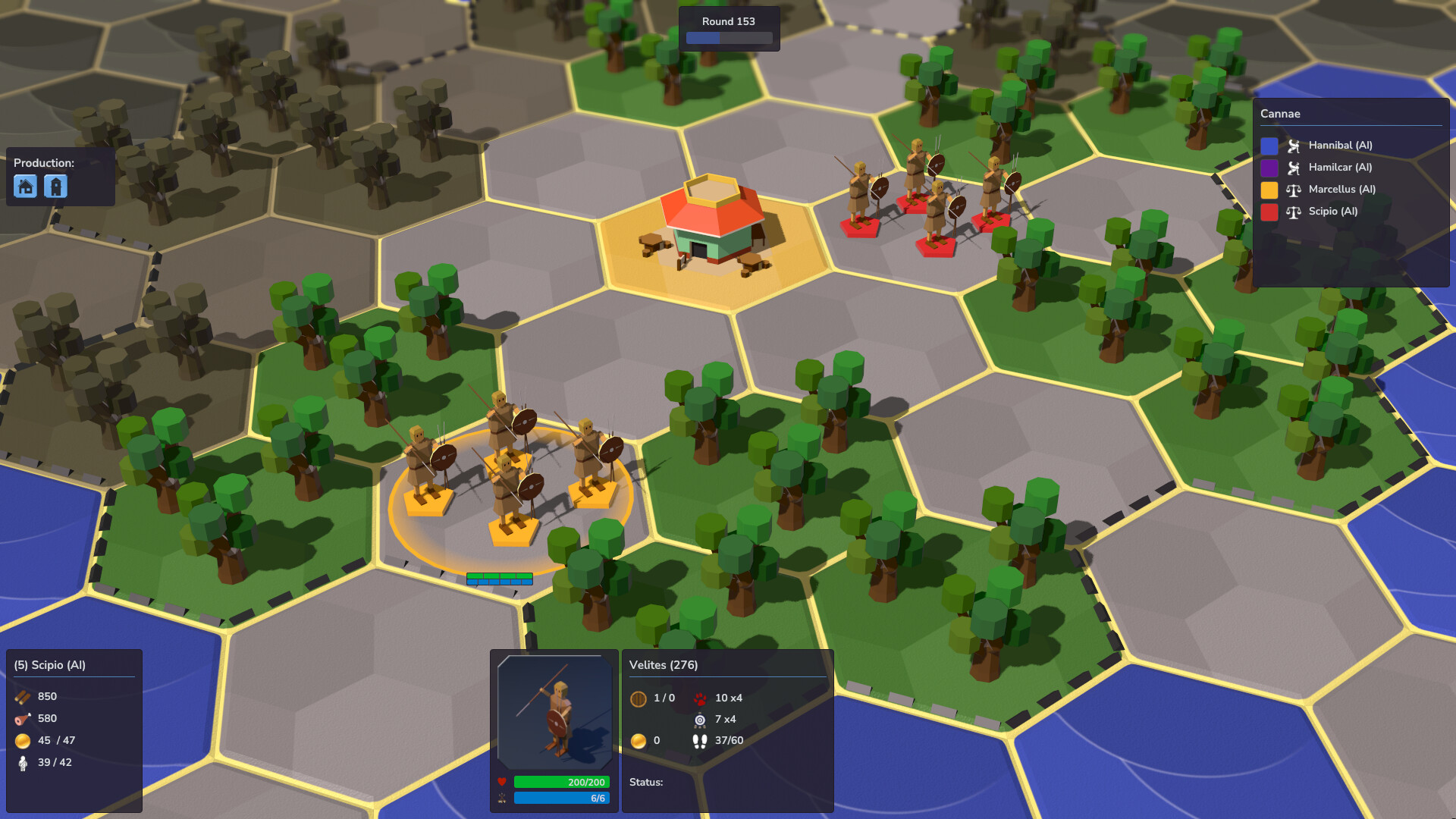Click the Carthage emblem beside Hannibal (AI)
The image size is (1456, 819).
point(1294,144)
